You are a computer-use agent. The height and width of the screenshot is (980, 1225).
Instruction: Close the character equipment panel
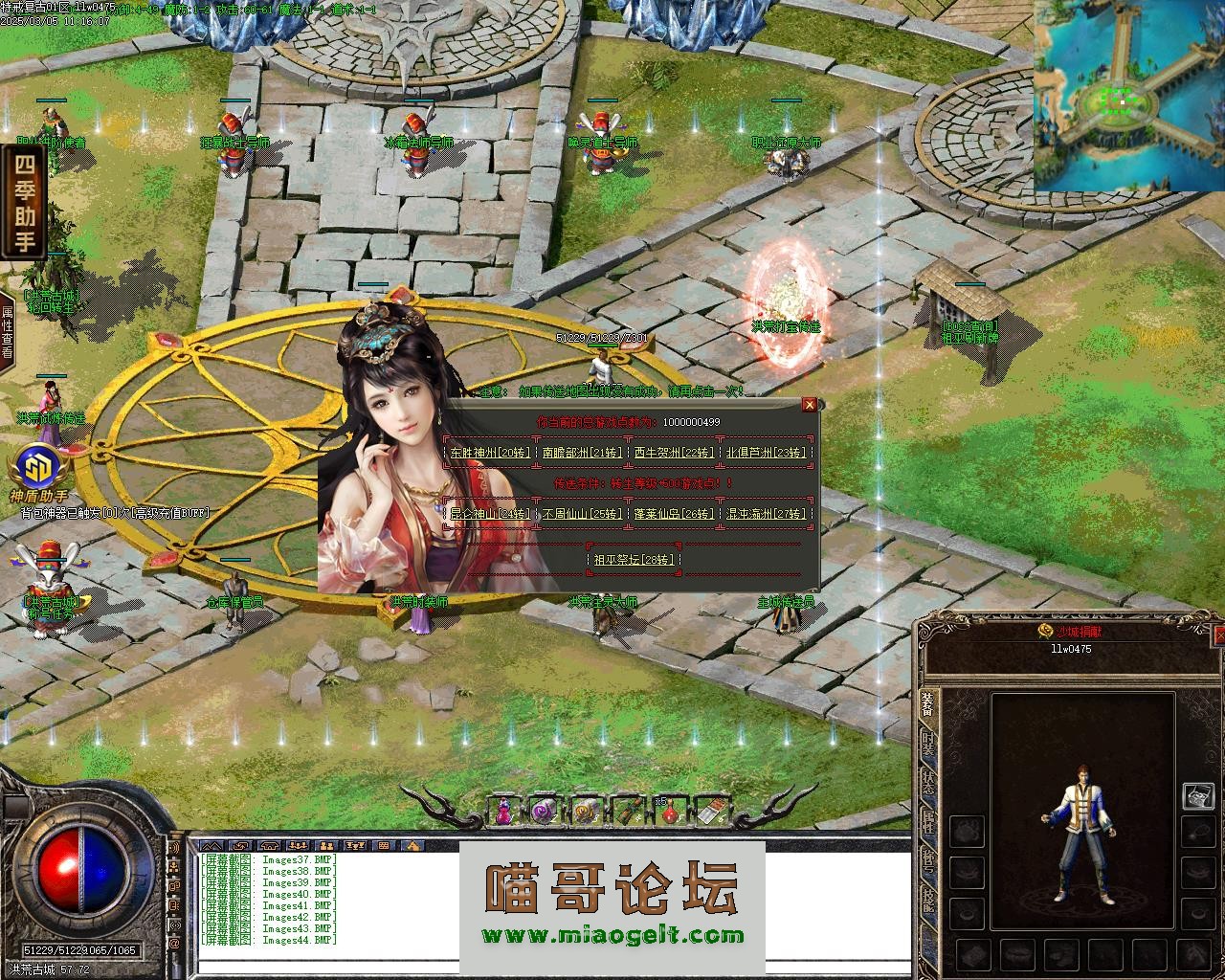click(1219, 635)
